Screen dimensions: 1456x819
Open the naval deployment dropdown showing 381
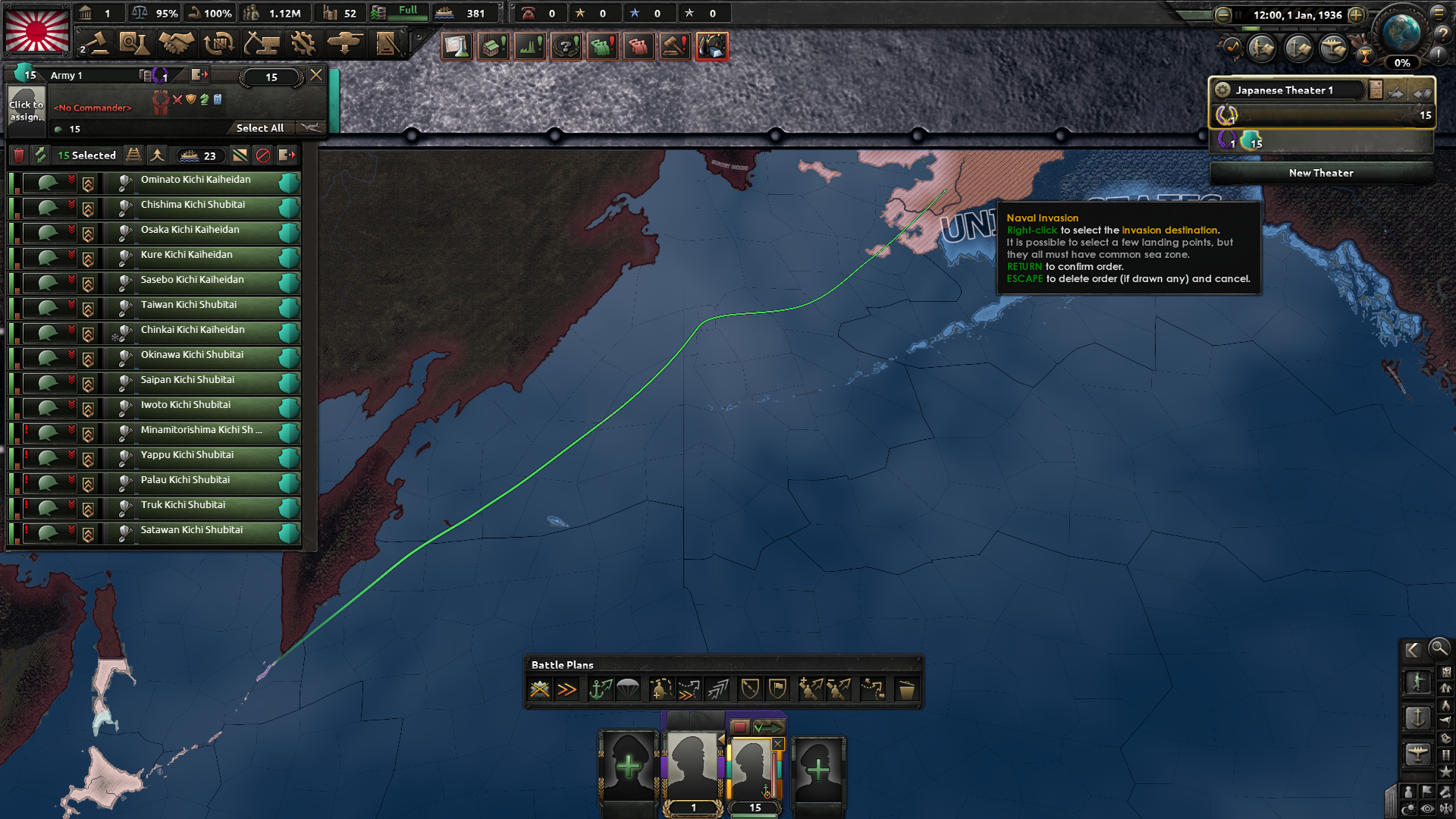pyautogui.click(x=466, y=13)
